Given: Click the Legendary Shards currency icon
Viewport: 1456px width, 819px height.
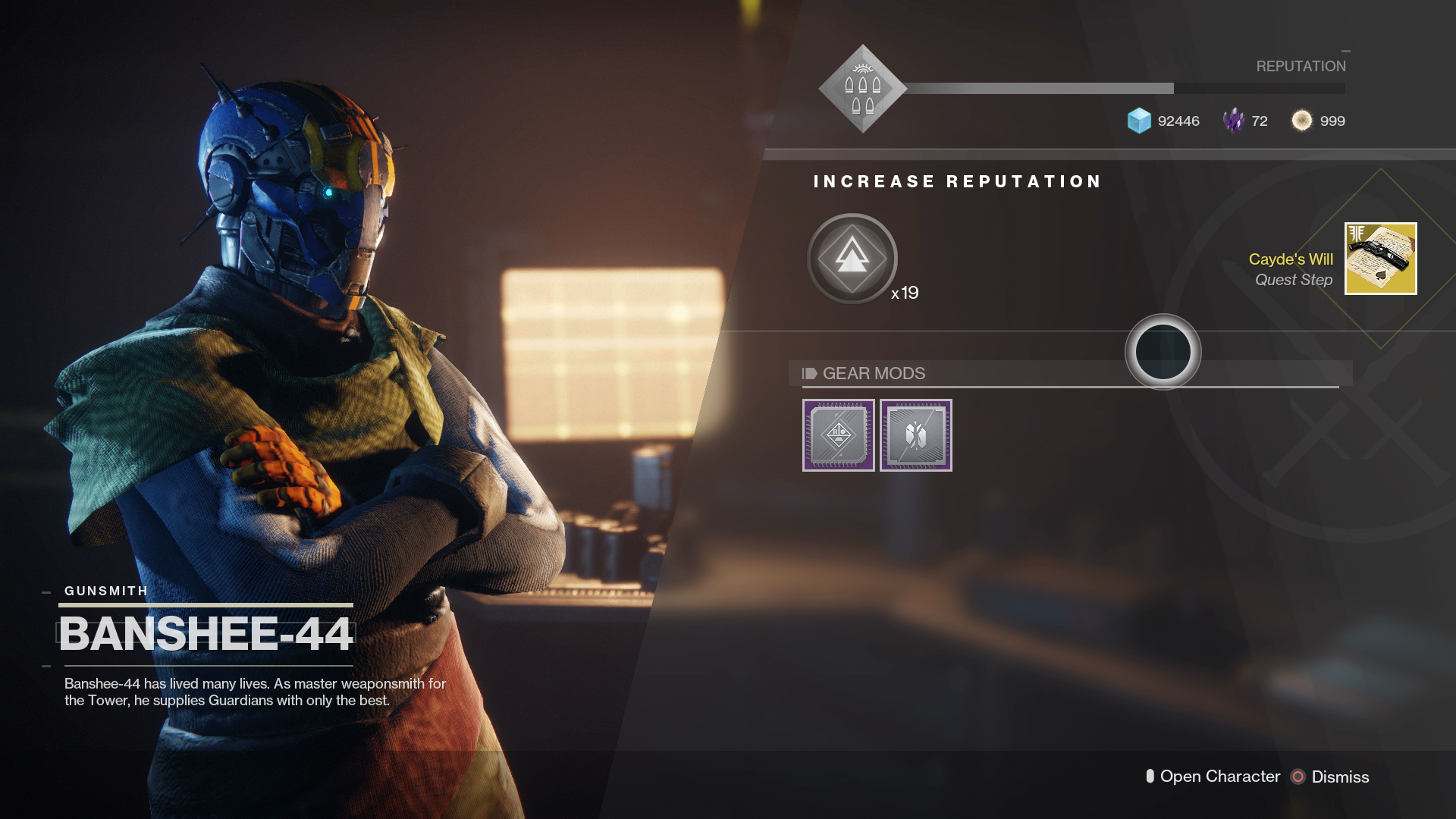Looking at the screenshot, I should point(1234,121).
